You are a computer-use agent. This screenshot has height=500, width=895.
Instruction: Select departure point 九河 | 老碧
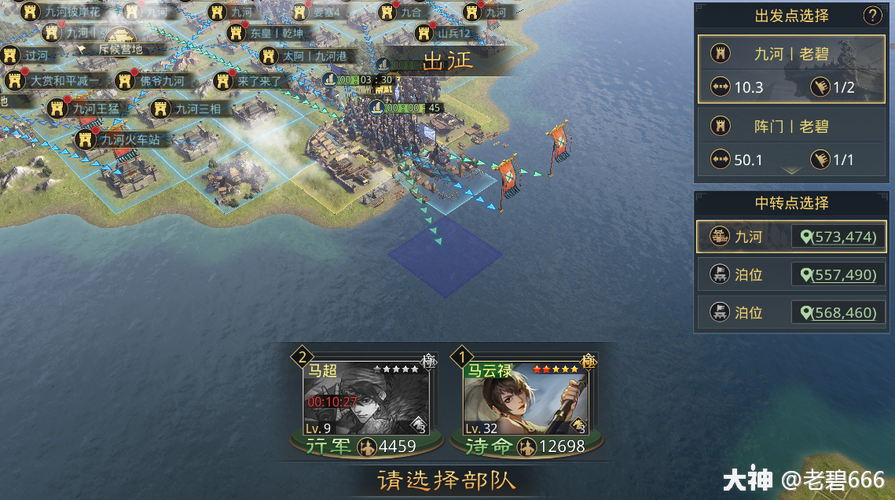791,54
